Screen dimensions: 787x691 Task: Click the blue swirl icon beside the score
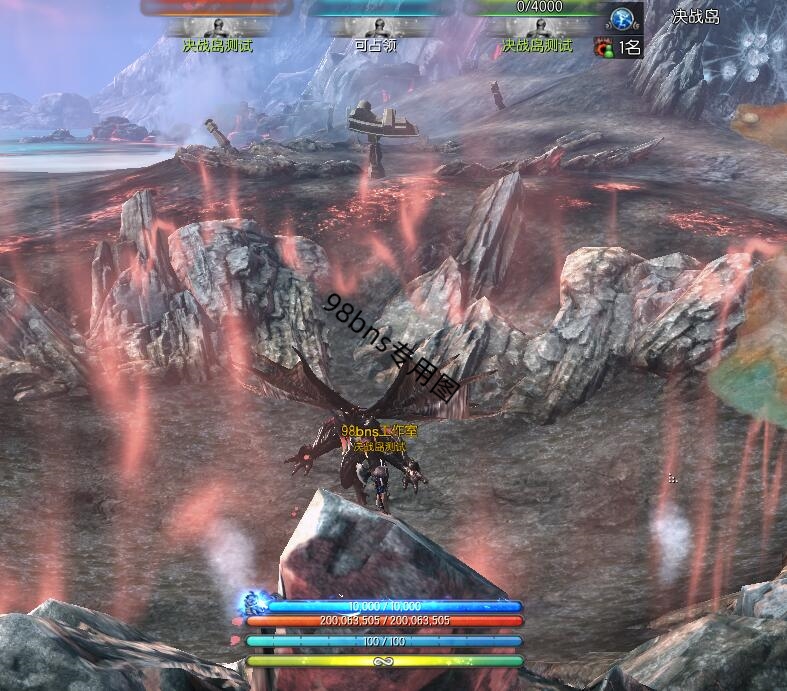pos(624,18)
